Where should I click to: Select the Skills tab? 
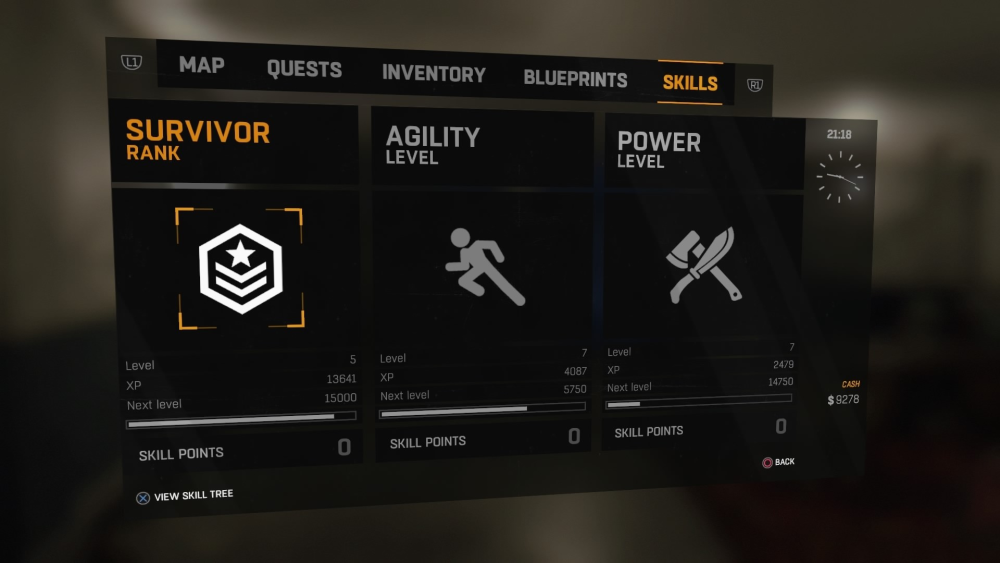(x=690, y=83)
